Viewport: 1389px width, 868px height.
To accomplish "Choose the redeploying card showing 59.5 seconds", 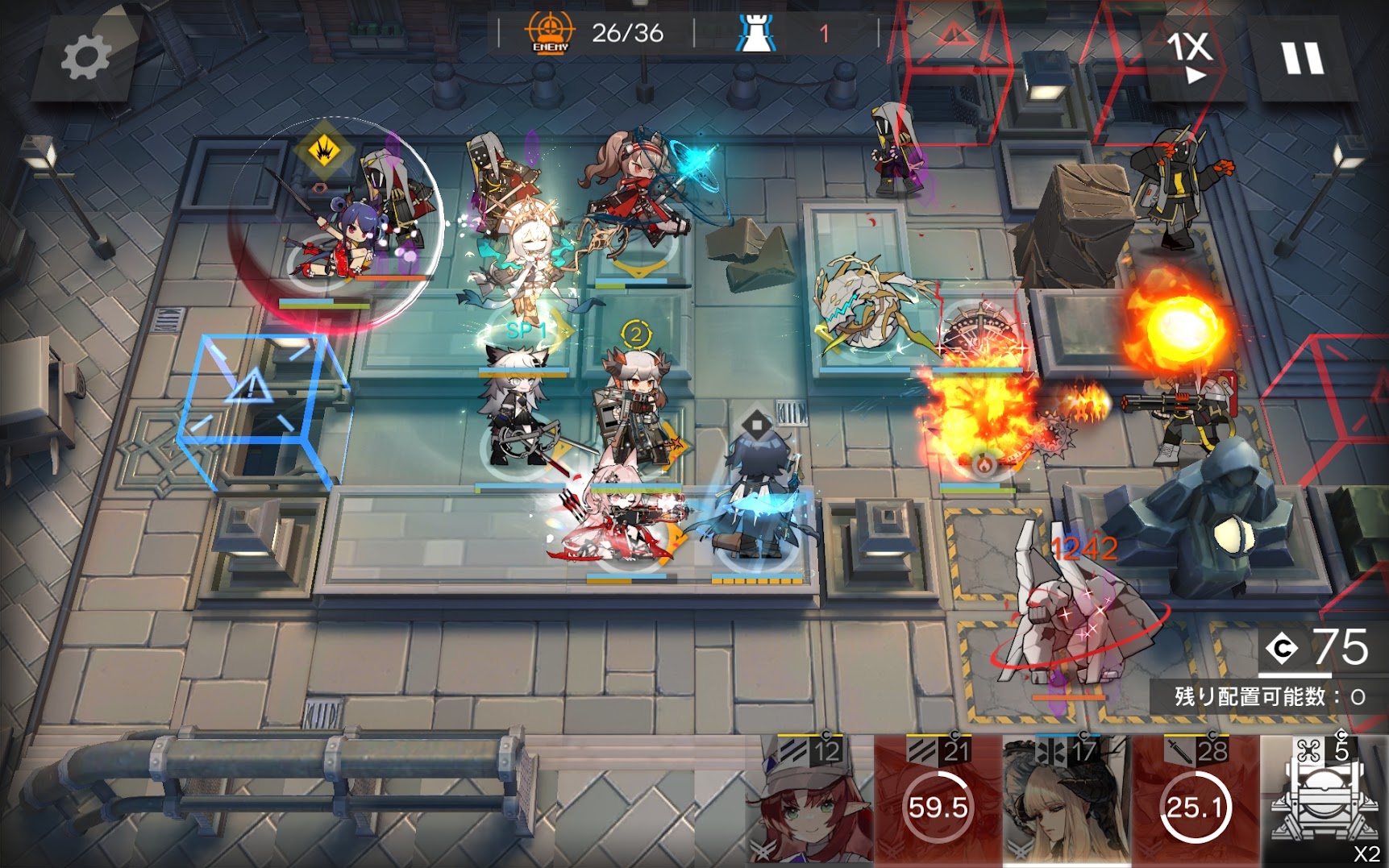I will [x=938, y=799].
